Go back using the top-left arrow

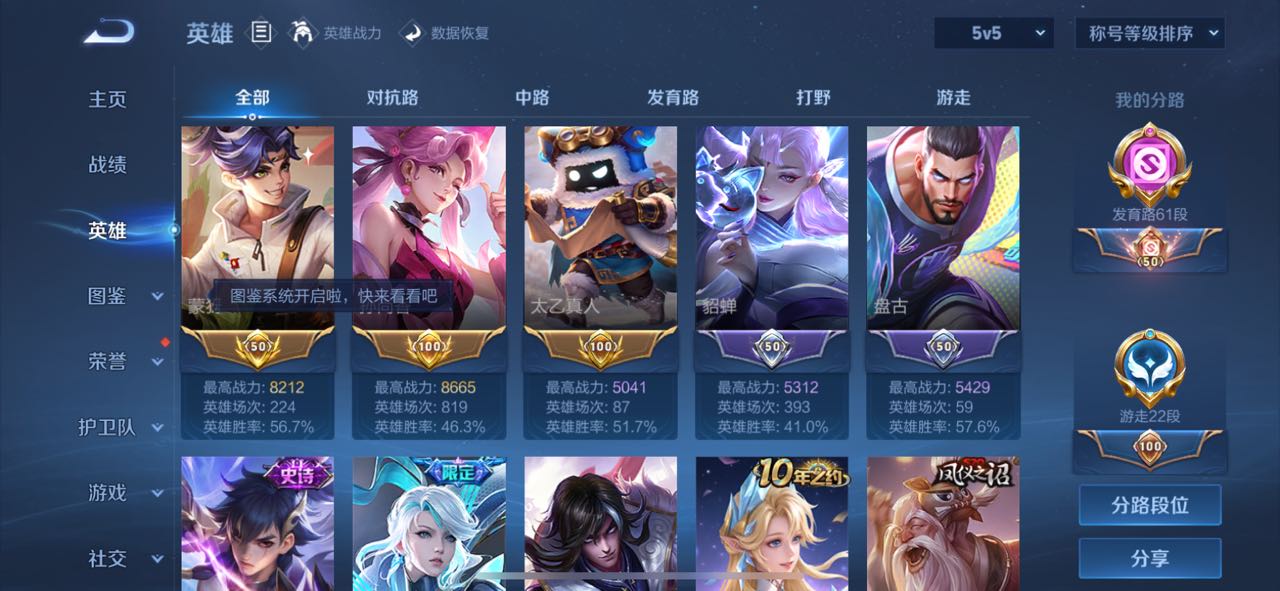click(x=108, y=33)
